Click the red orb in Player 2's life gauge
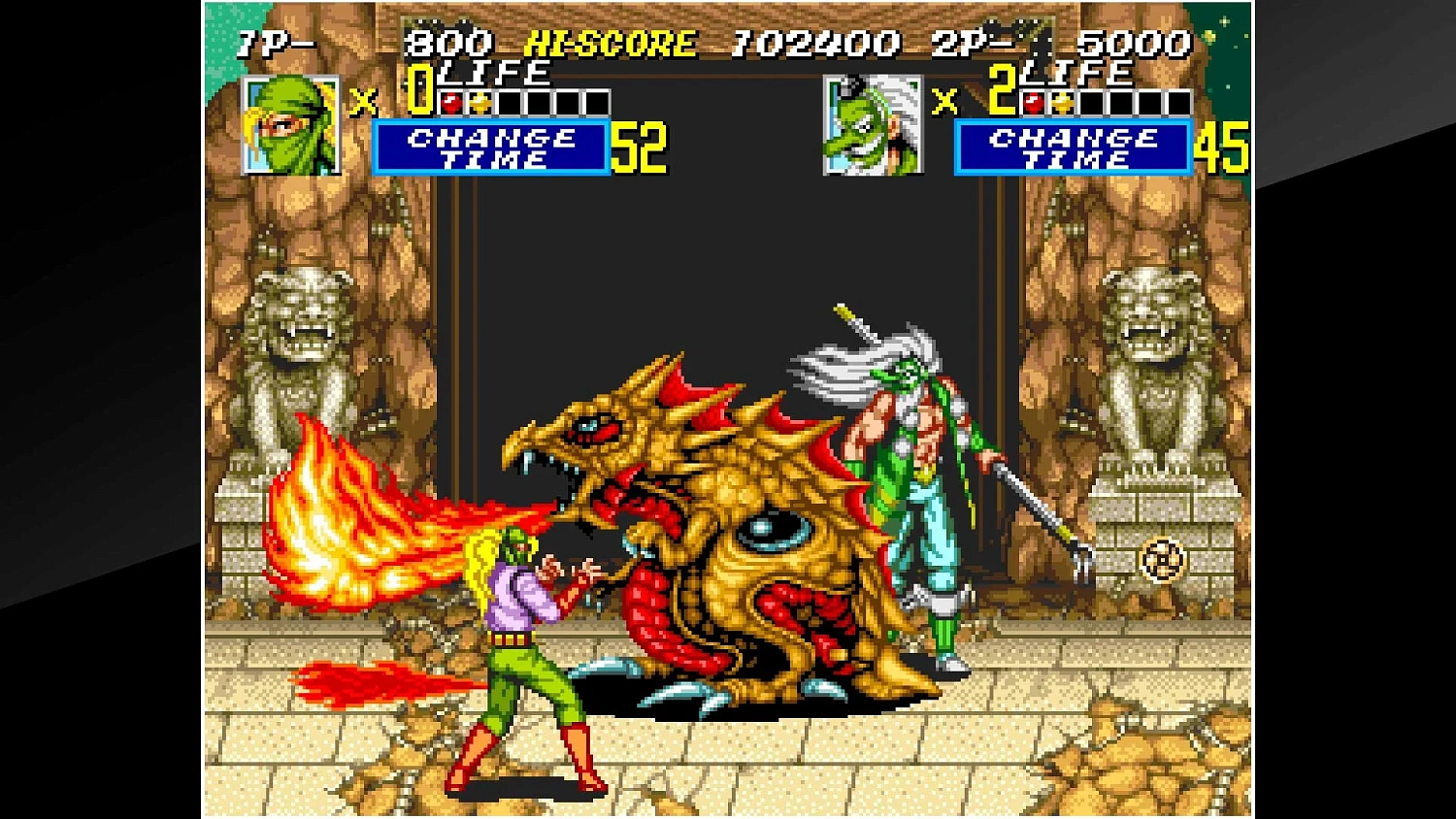Screen dimensions: 1456x819 [x=1032, y=100]
